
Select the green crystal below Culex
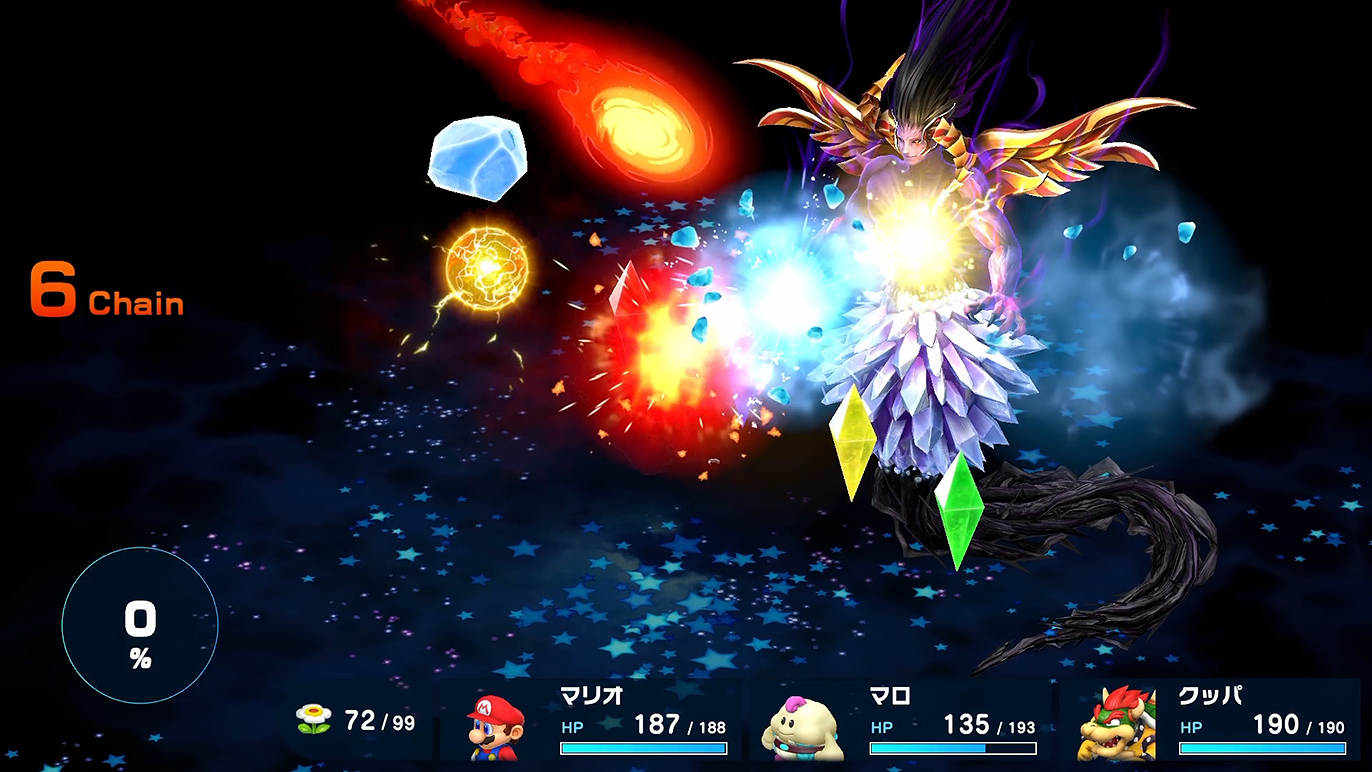point(962,505)
